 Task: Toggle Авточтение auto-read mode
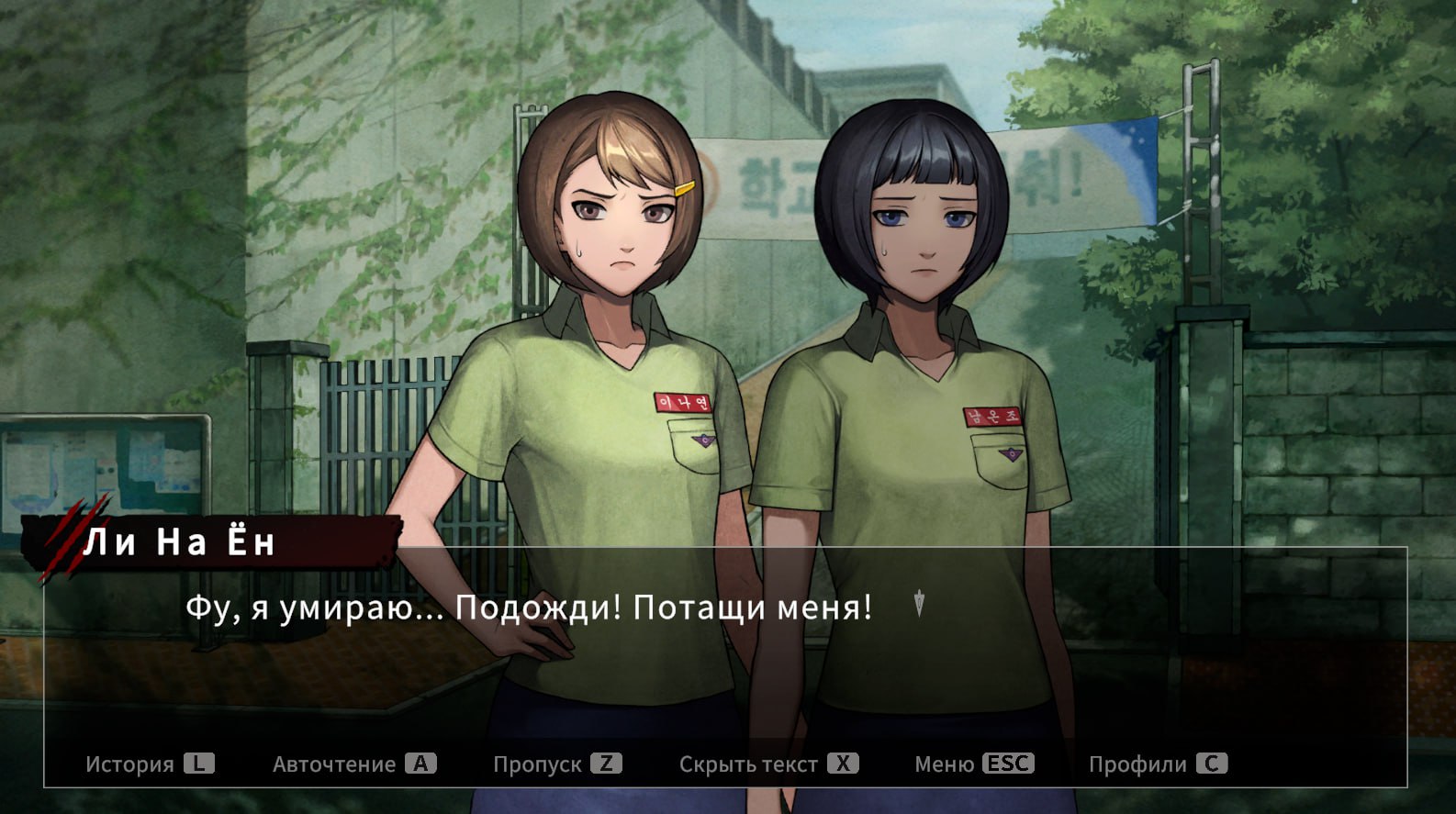coord(353,764)
